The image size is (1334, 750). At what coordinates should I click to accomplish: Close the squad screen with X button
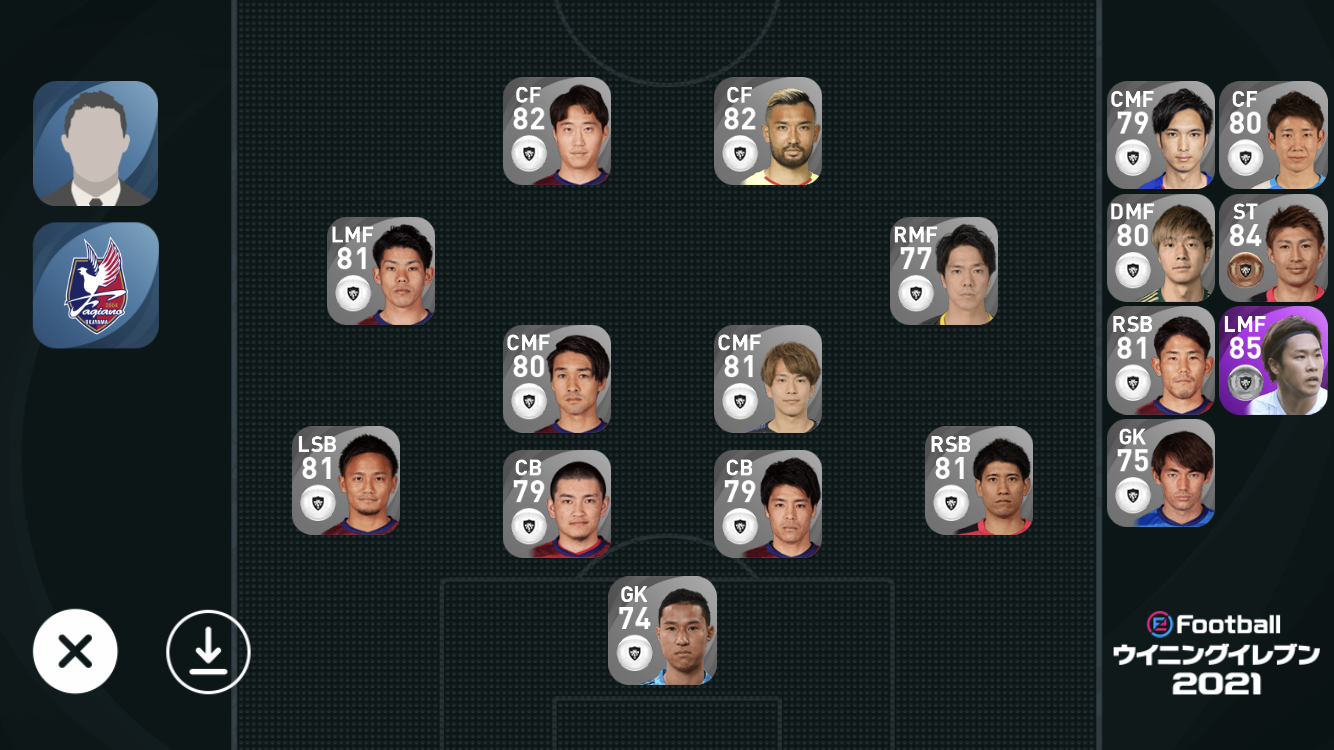(x=75, y=652)
